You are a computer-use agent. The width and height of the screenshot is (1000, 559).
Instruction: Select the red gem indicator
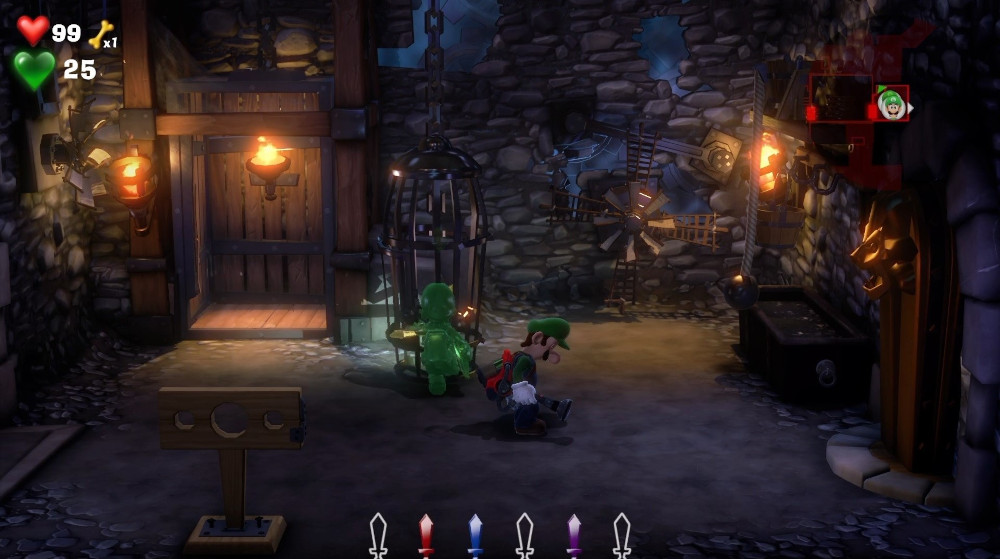(426, 533)
